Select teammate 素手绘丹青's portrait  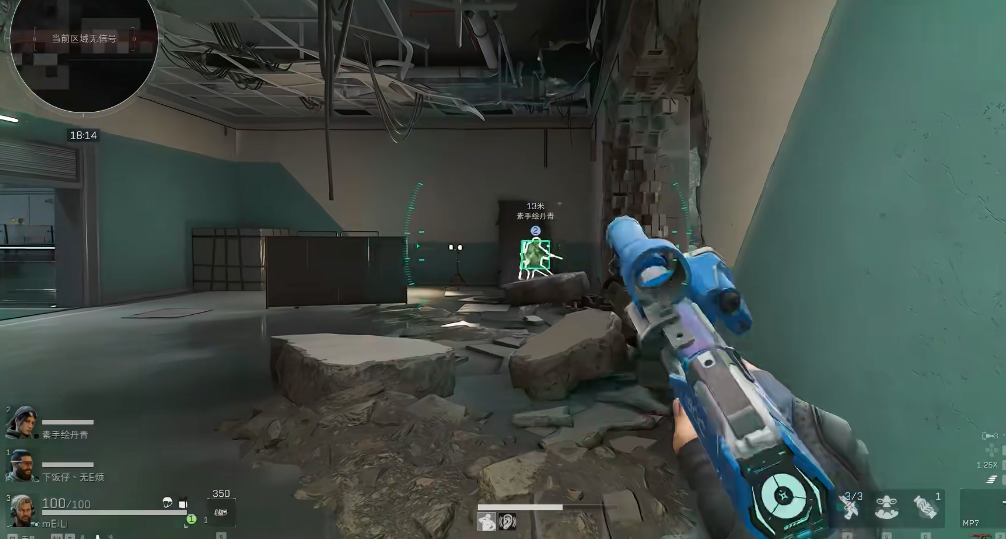coord(24,420)
